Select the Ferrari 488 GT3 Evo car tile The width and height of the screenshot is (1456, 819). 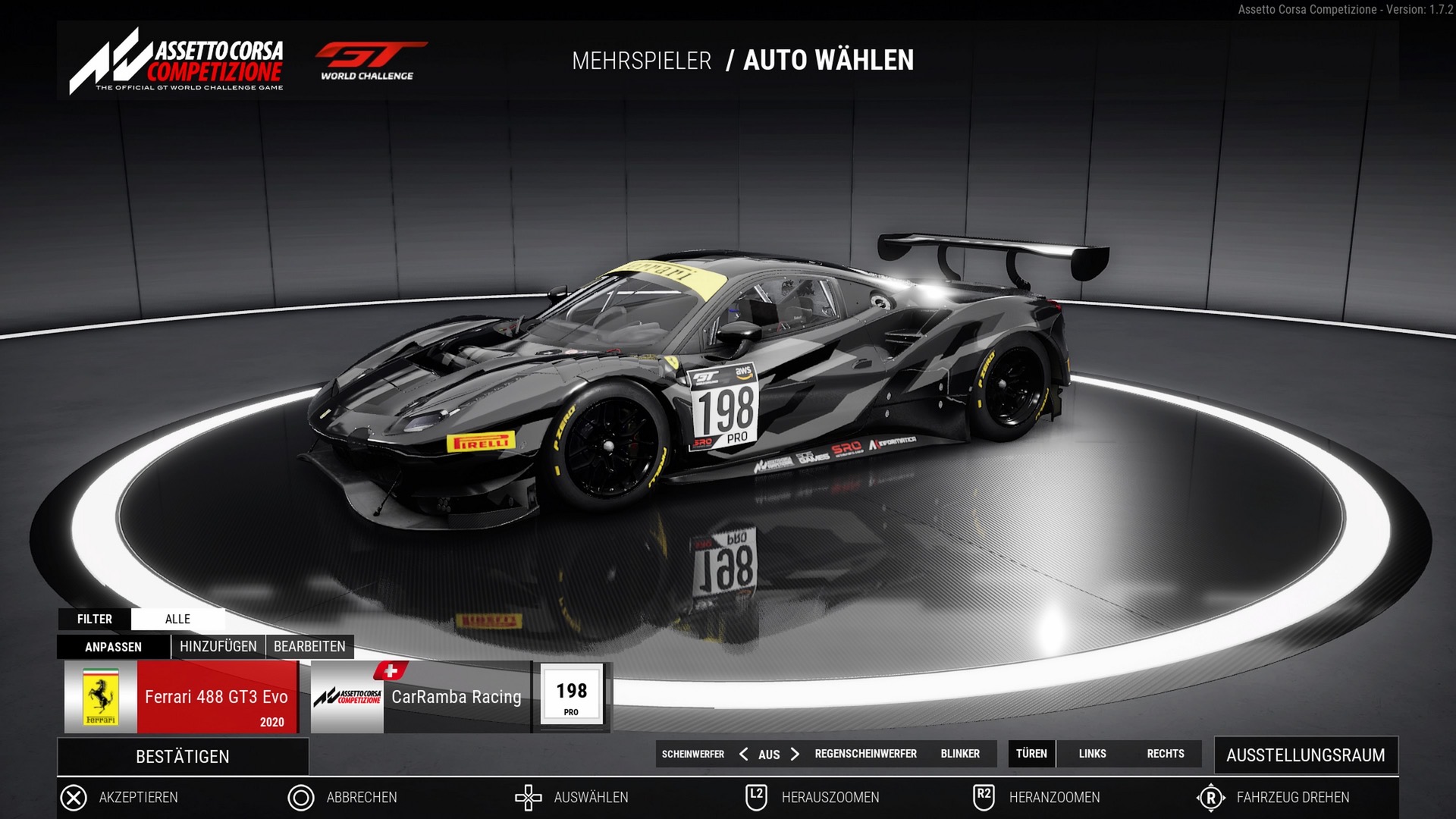click(181, 697)
